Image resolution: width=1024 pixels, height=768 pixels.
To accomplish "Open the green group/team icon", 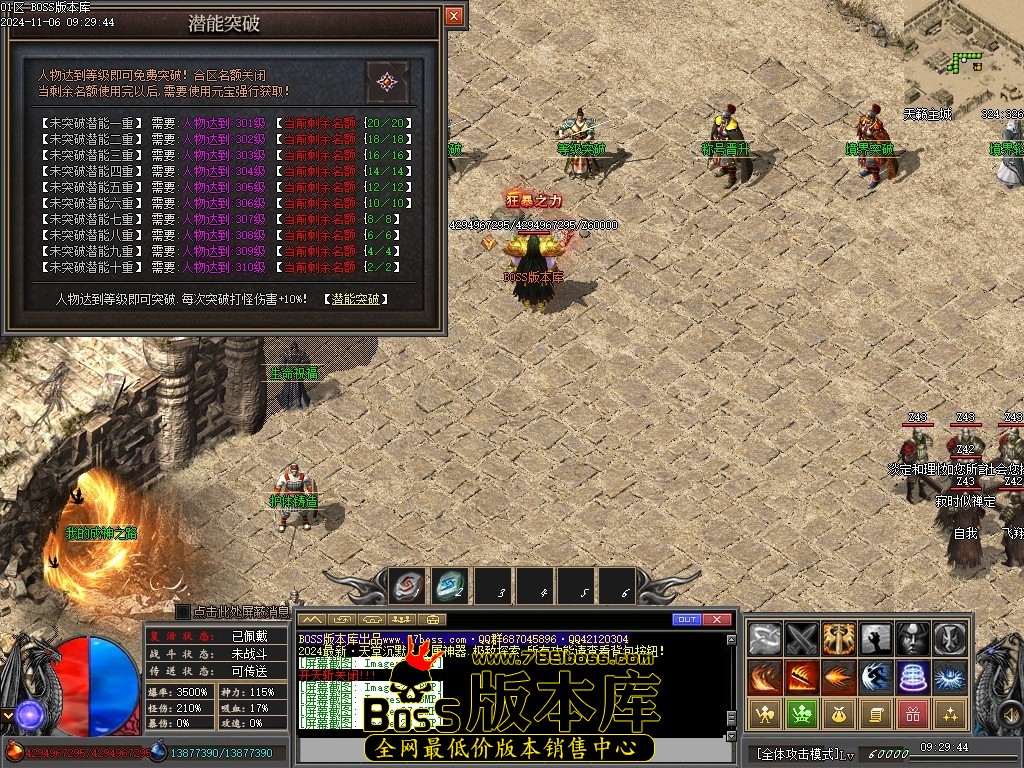I will click(802, 714).
